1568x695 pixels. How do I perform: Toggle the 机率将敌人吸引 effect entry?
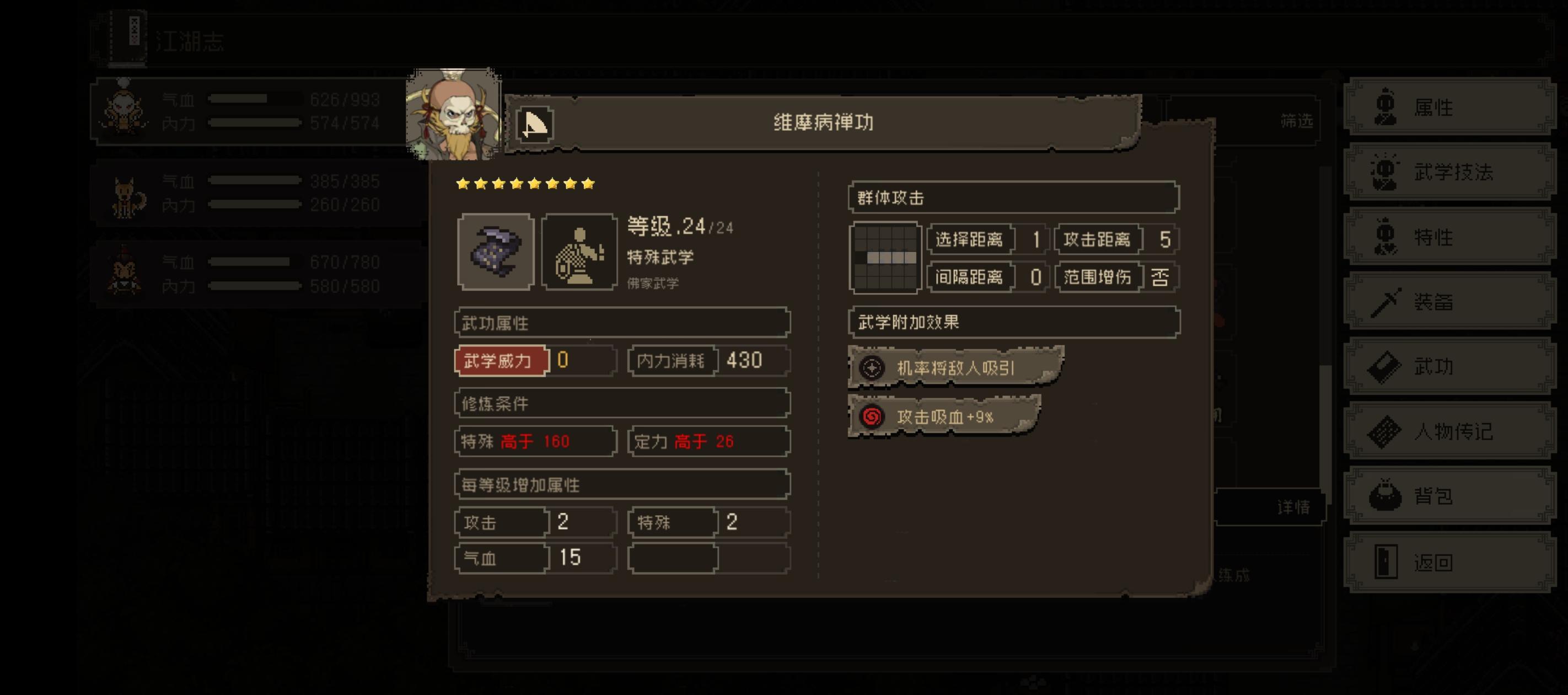[x=951, y=367]
